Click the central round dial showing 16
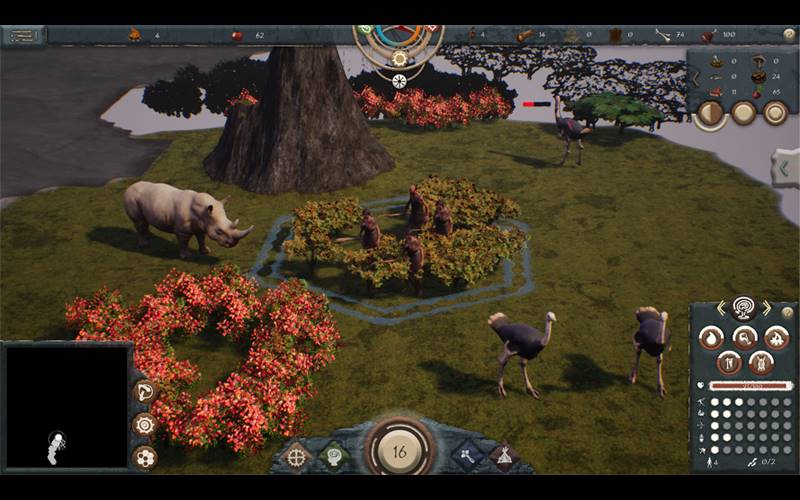This screenshot has width=800, height=500. pos(399,451)
